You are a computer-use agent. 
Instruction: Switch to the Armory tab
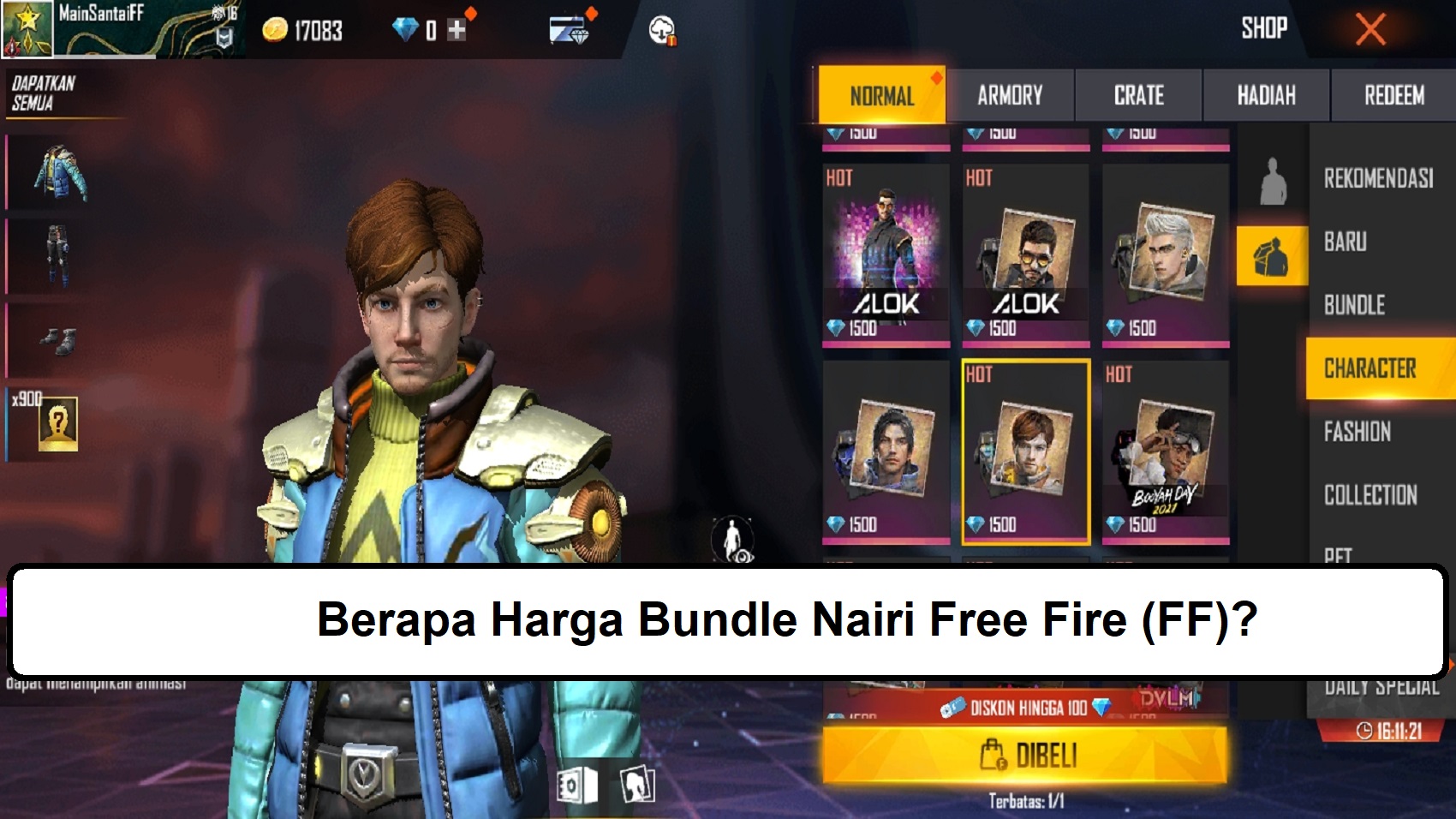tap(1011, 95)
